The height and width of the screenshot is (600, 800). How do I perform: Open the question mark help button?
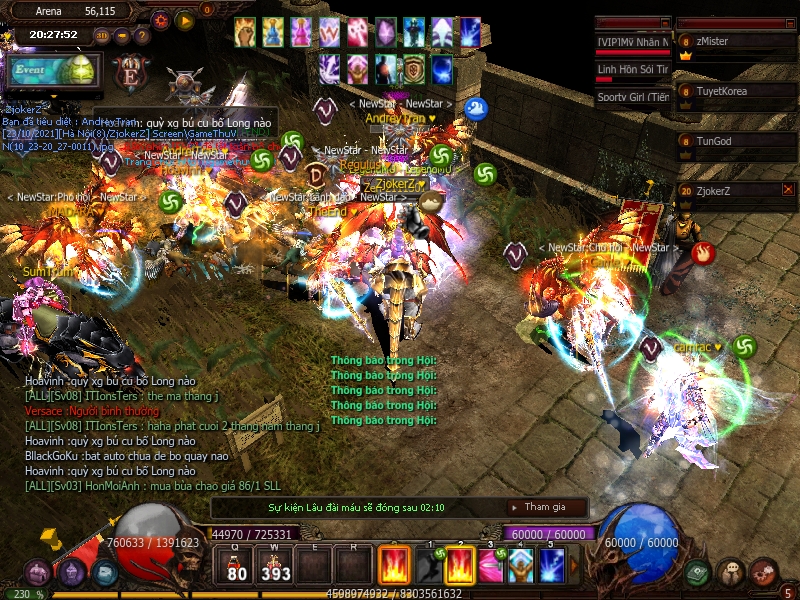143,36
